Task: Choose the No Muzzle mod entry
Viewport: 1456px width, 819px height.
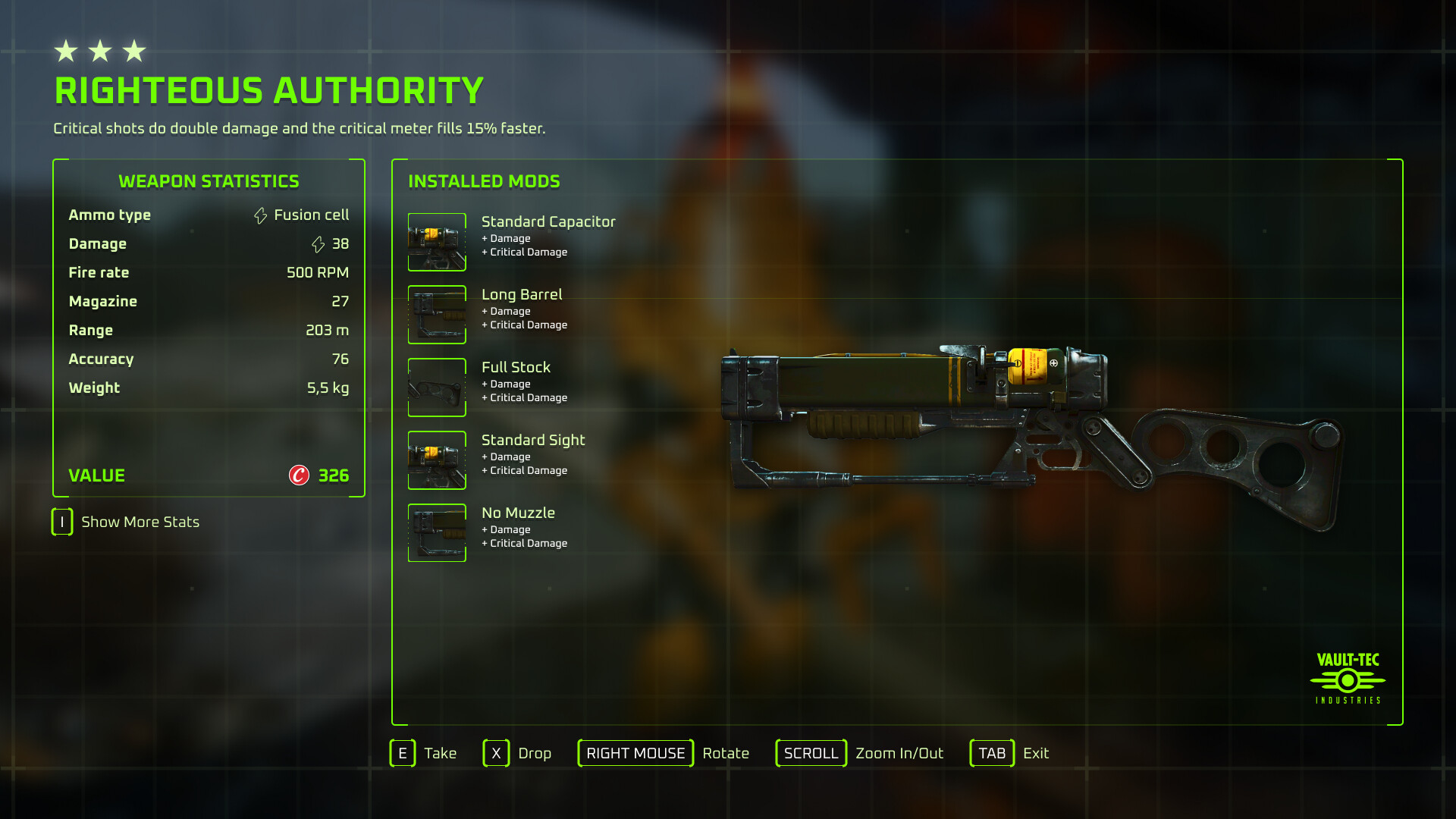Action: (518, 513)
